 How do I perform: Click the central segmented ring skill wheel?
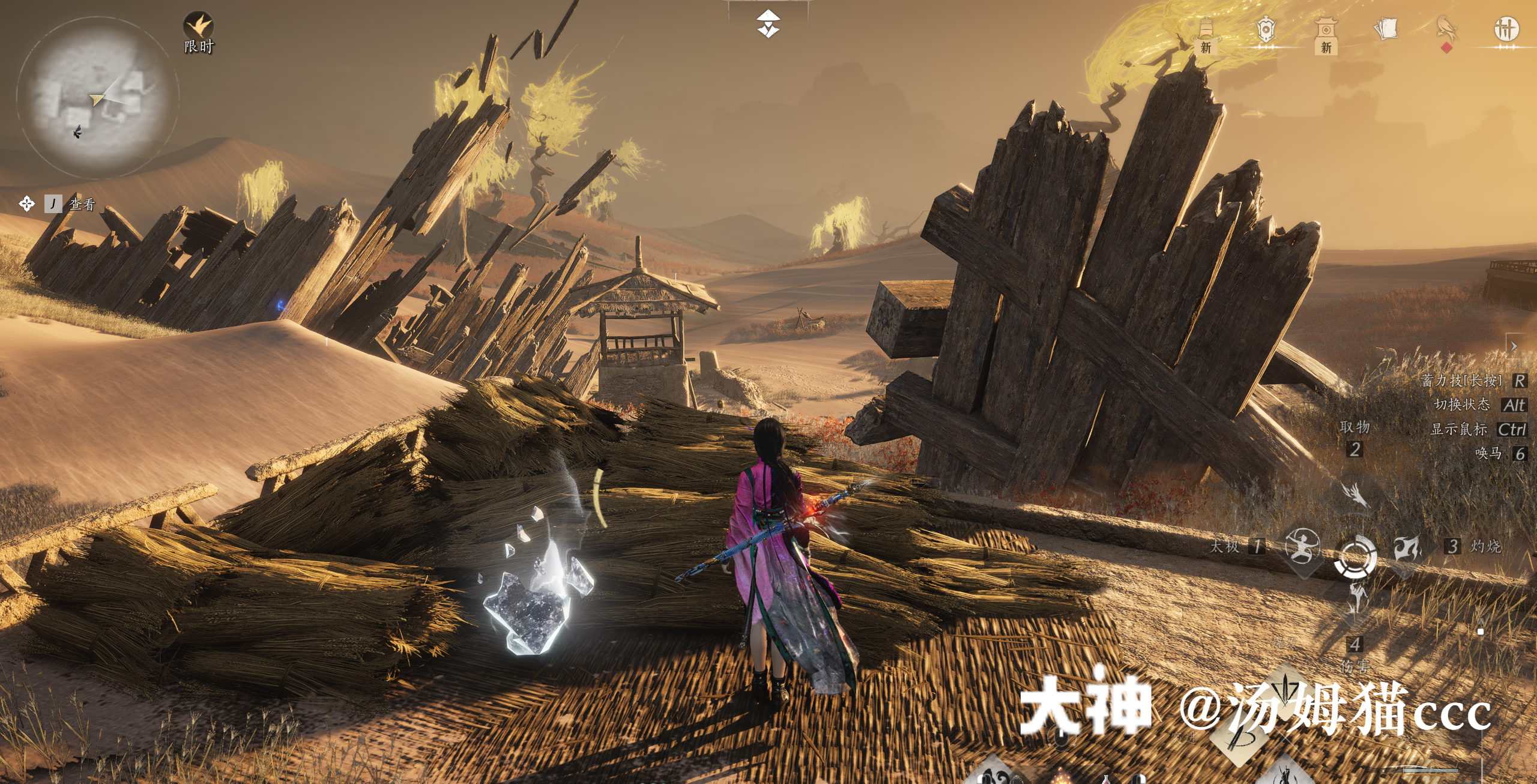(x=1354, y=556)
